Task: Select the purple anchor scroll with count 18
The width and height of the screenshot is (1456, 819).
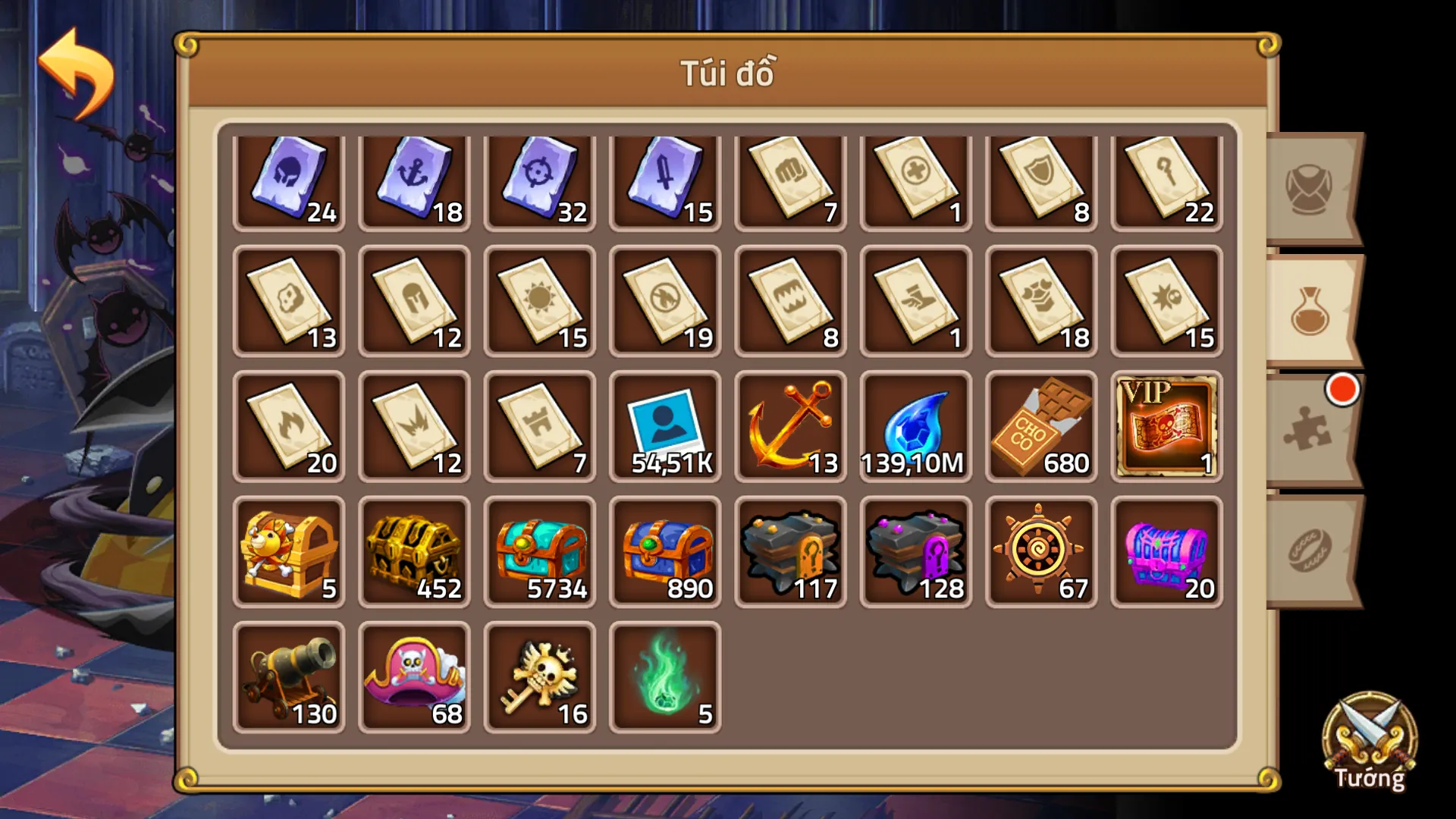Action: click(414, 179)
